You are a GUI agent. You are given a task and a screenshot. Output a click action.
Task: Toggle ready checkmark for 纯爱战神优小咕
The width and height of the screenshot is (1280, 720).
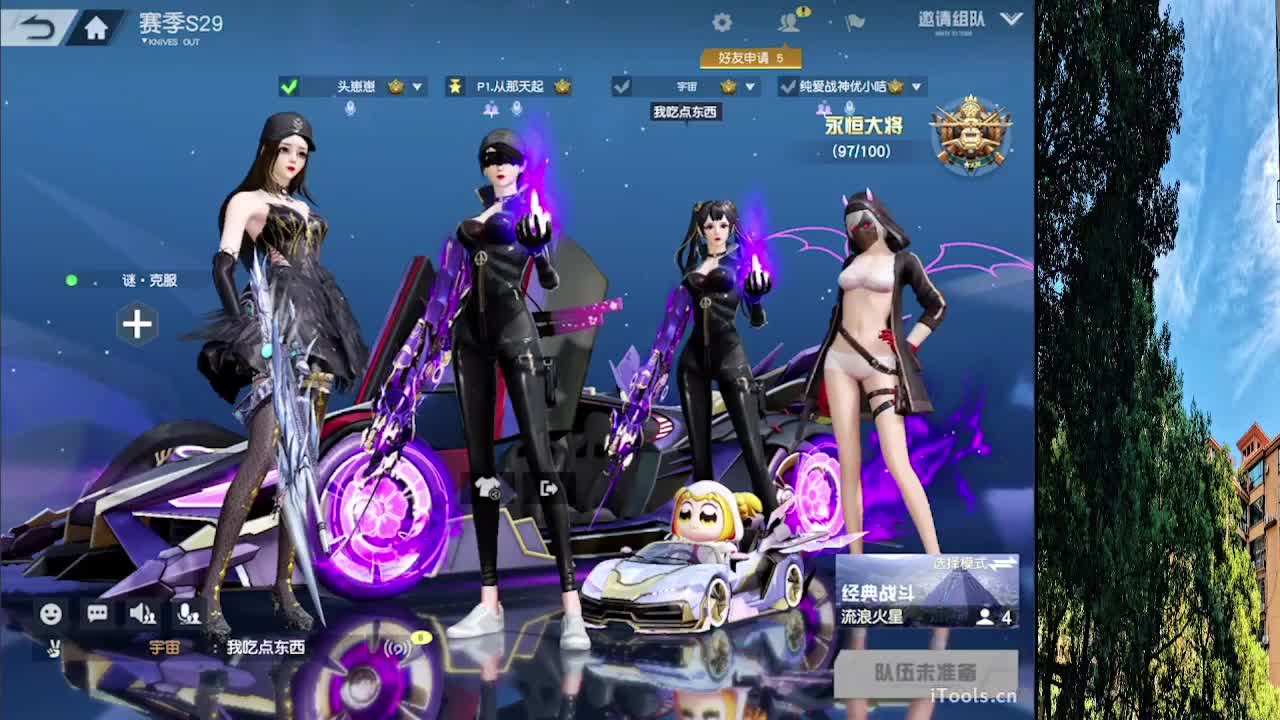(788, 87)
